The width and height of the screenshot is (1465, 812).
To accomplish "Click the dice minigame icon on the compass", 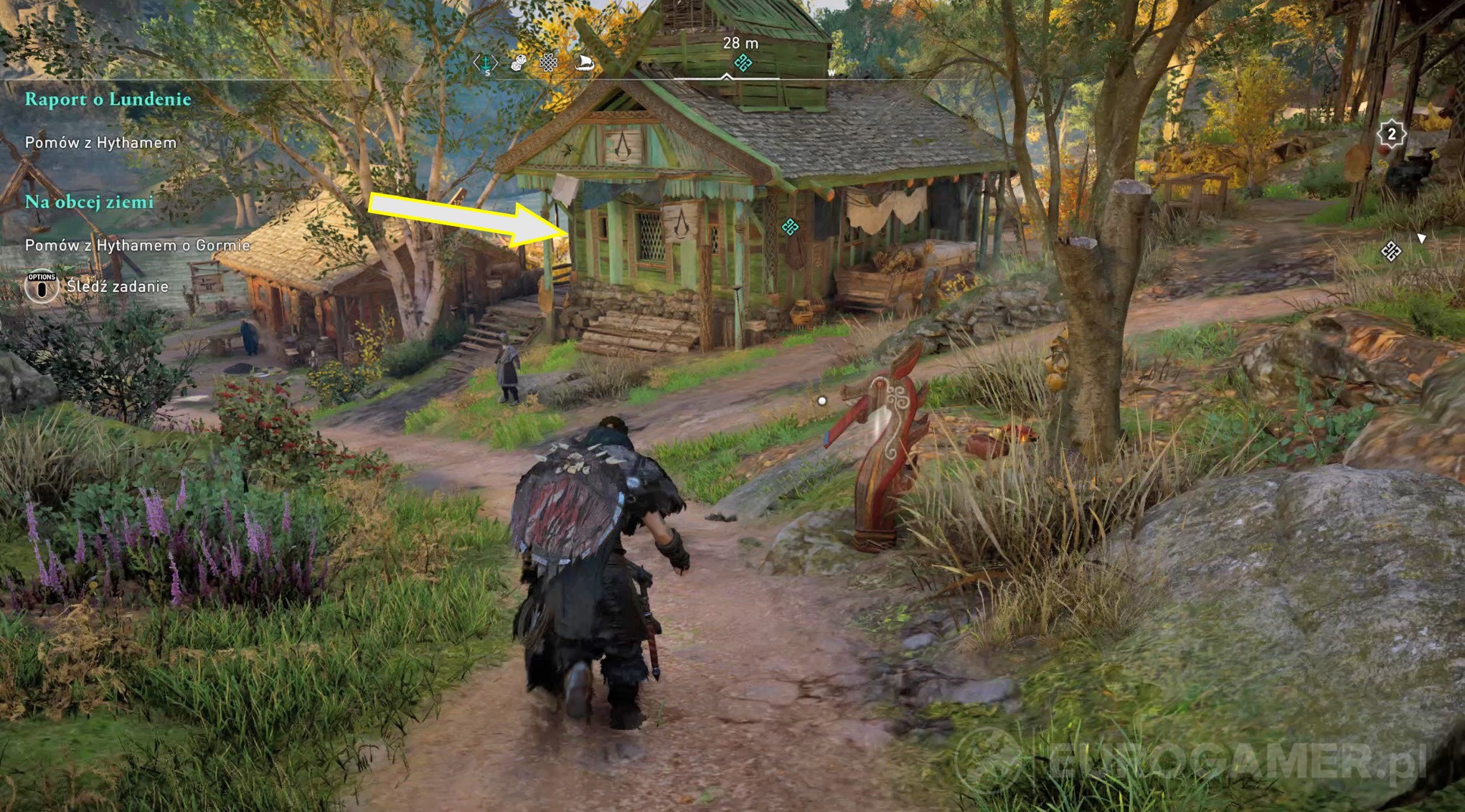I will tap(517, 63).
